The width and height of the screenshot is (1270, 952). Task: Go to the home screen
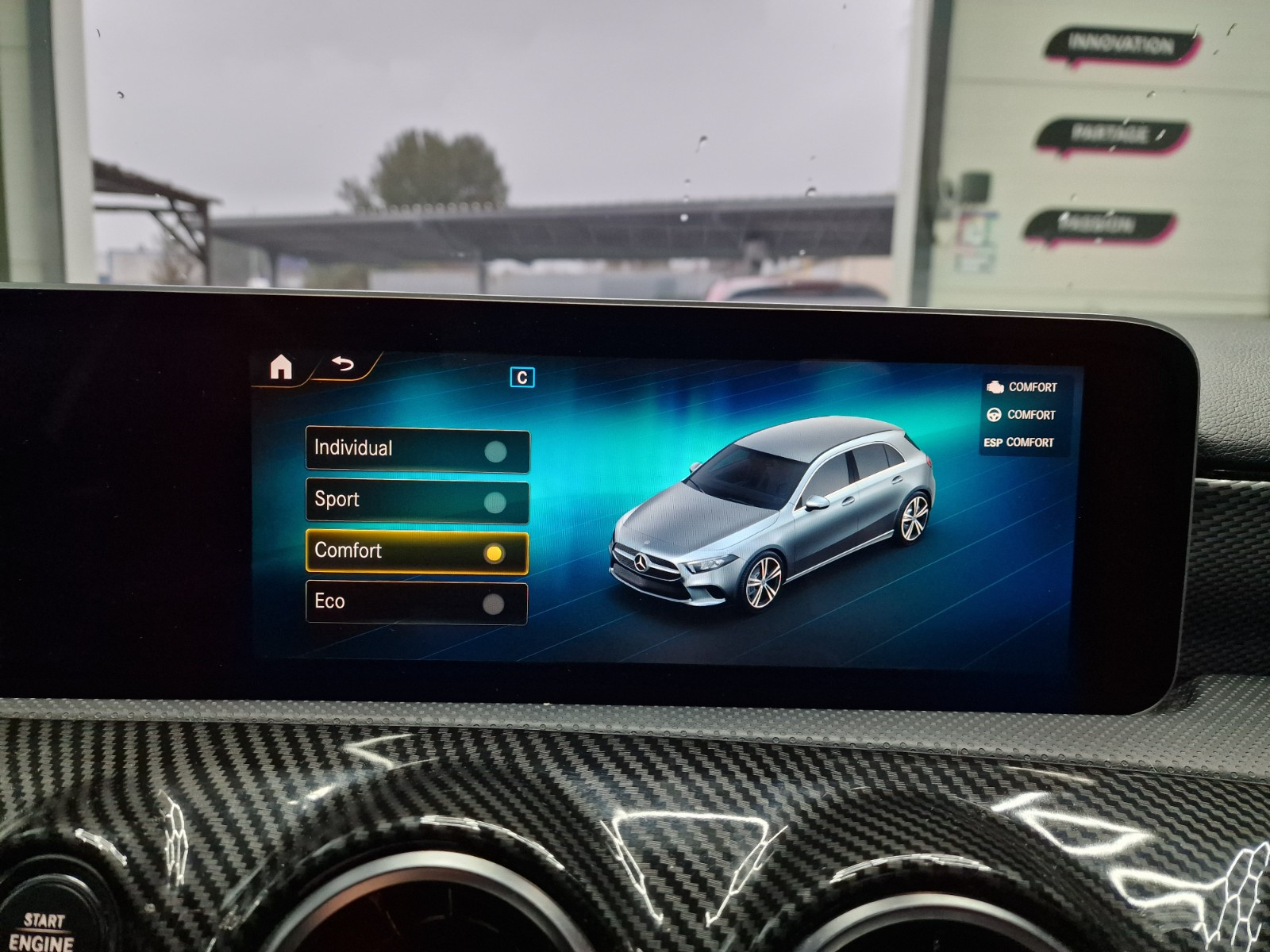pos(281,367)
